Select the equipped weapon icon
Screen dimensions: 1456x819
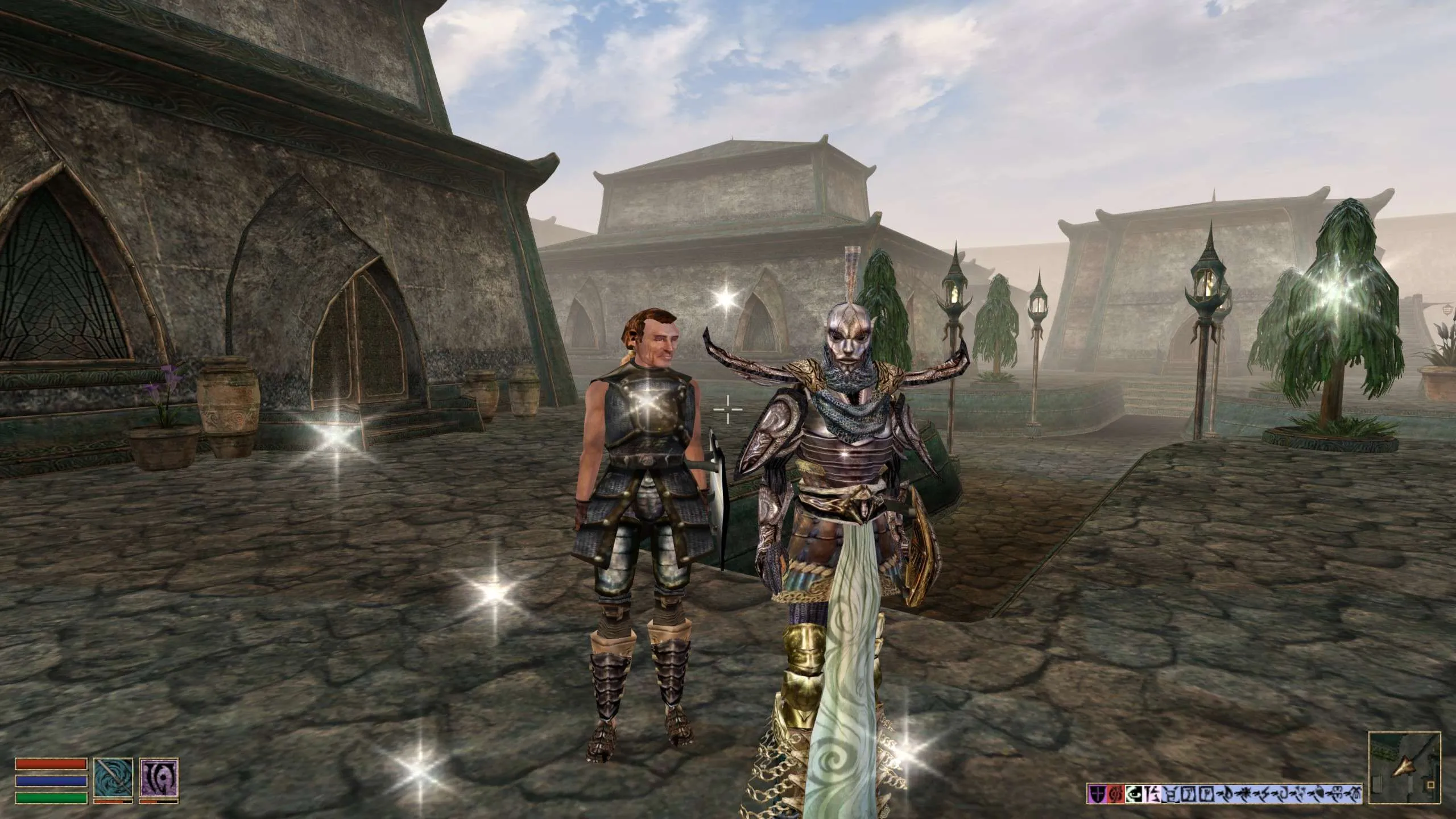[114, 778]
